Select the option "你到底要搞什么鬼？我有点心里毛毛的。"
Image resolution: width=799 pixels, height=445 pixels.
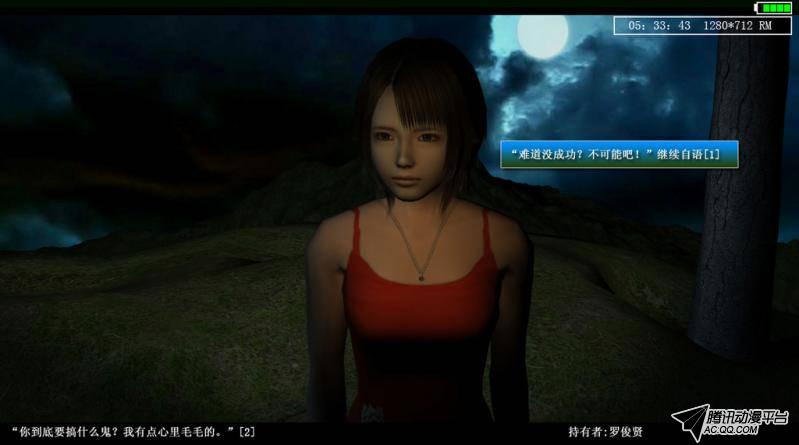(x=131, y=432)
